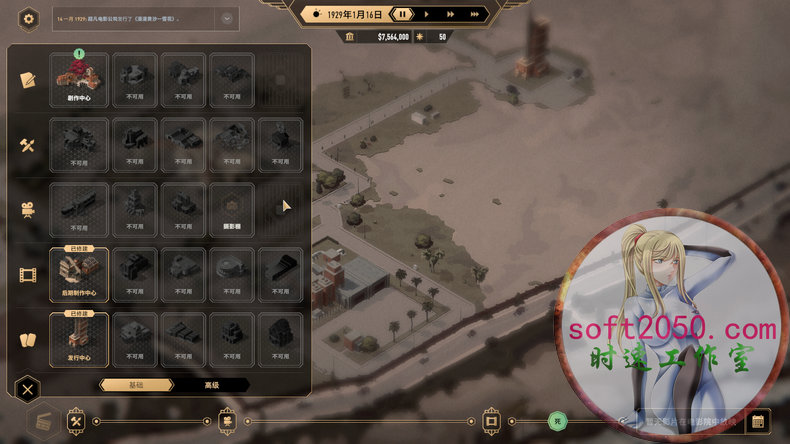790x444 pixels.
Task: Choose the tickets category icon
Action: tap(27, 338)
